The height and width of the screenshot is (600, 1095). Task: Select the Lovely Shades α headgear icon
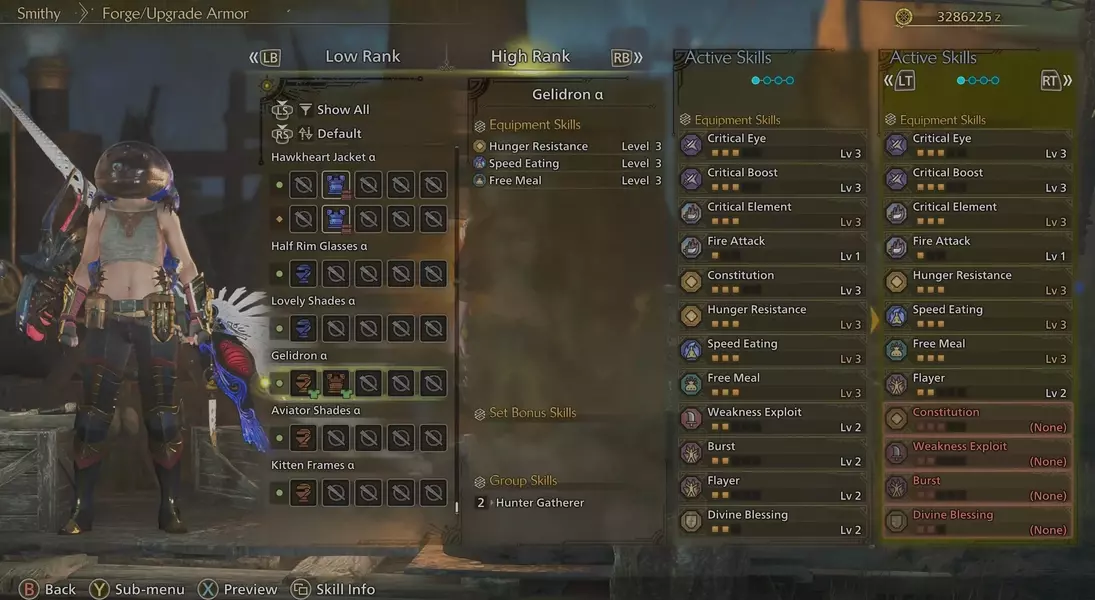point(304,328)
